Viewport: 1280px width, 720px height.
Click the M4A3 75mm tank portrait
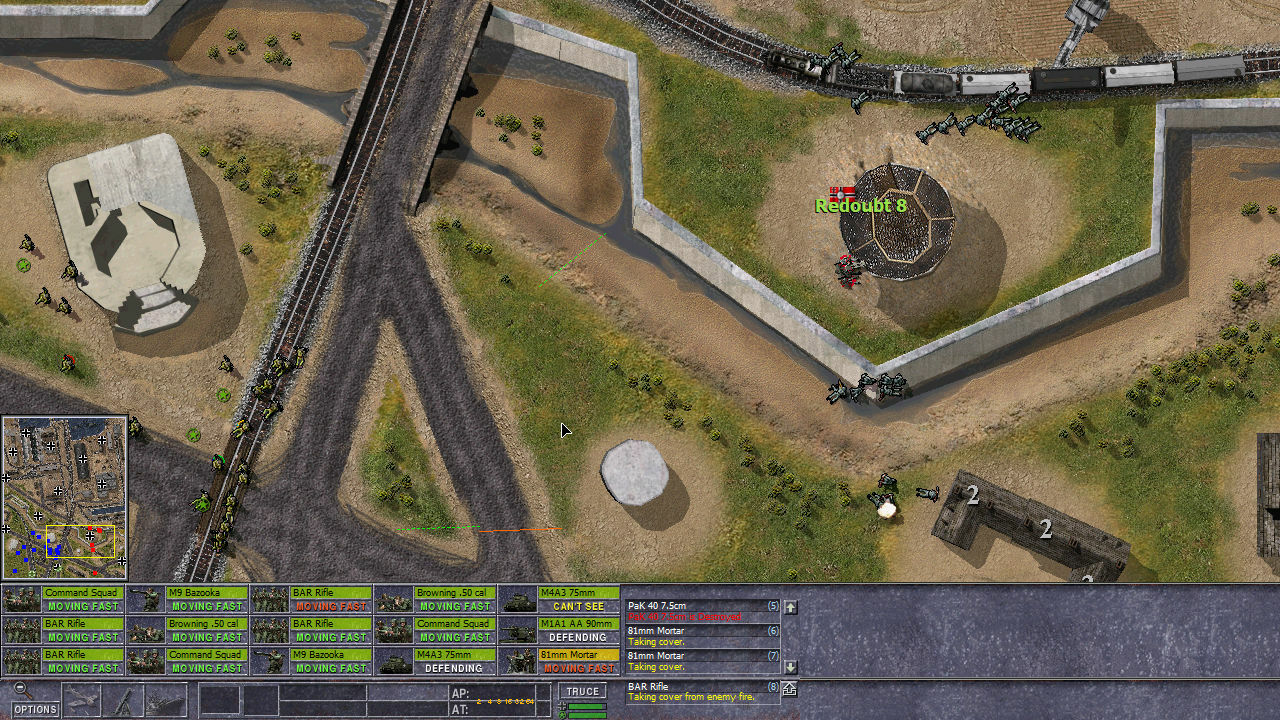[x=518, y=599]
